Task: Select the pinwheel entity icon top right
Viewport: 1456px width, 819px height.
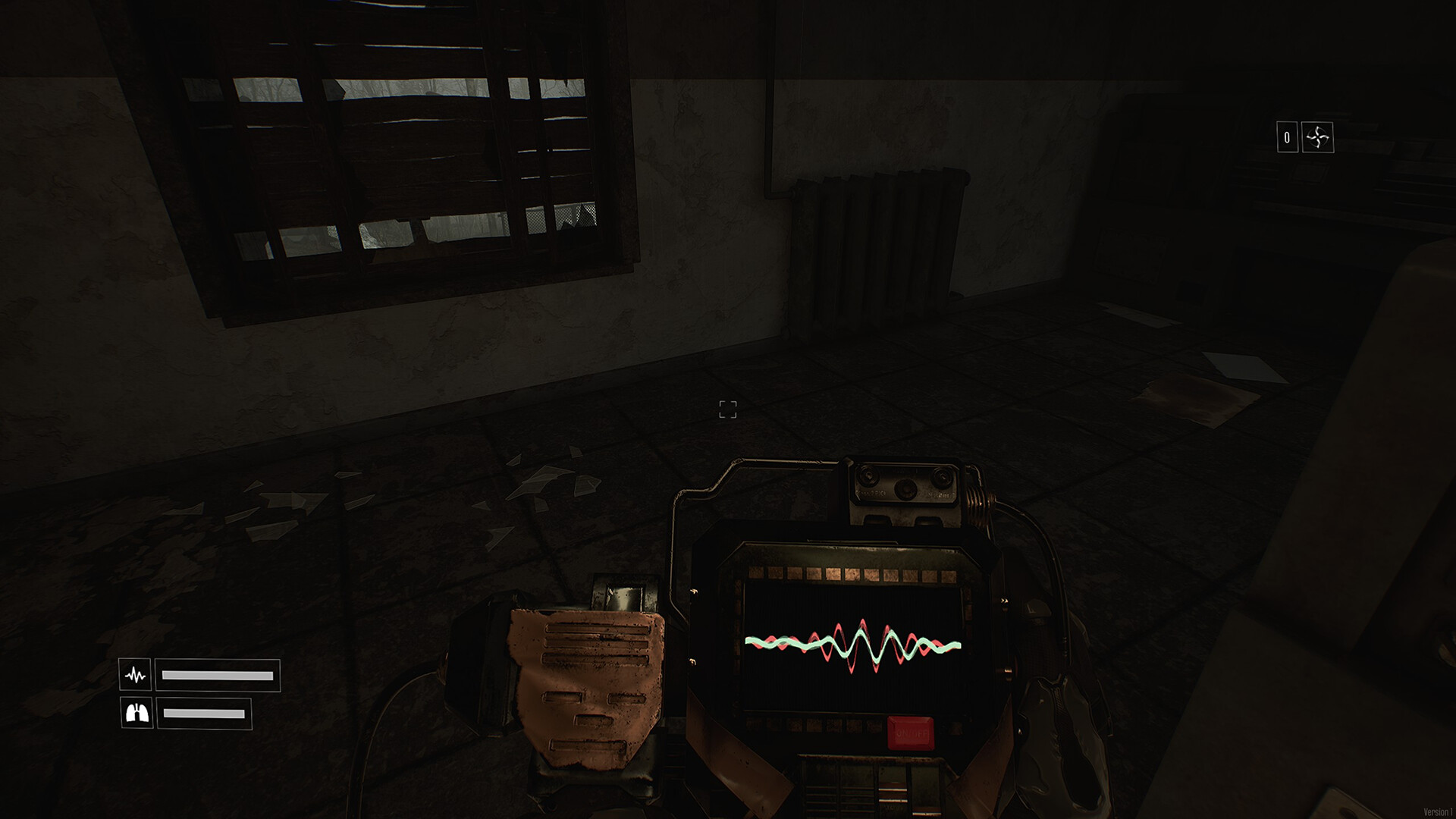Action: click(1318, 136)
